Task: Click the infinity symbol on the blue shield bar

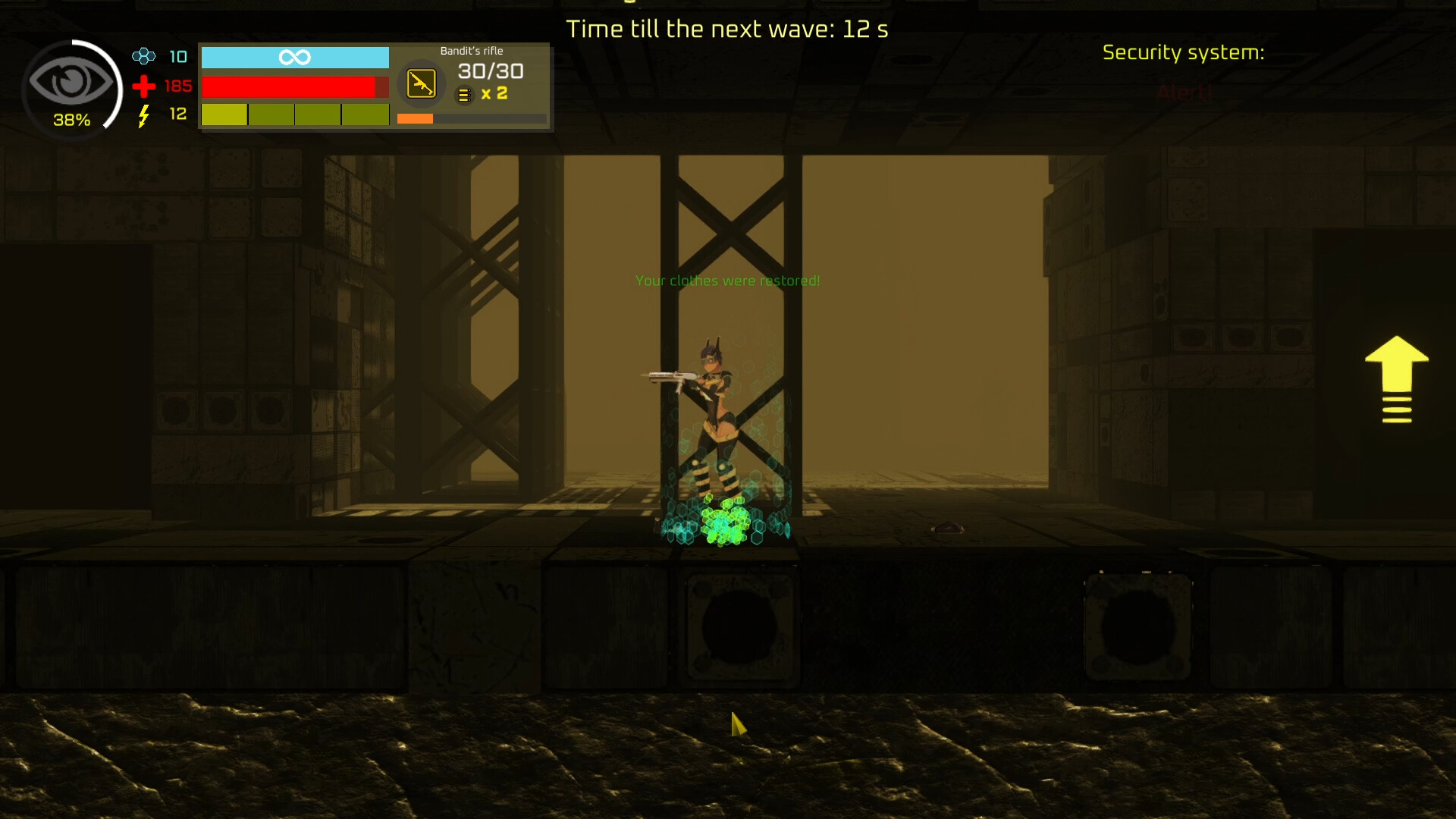Action: [295, 56]
